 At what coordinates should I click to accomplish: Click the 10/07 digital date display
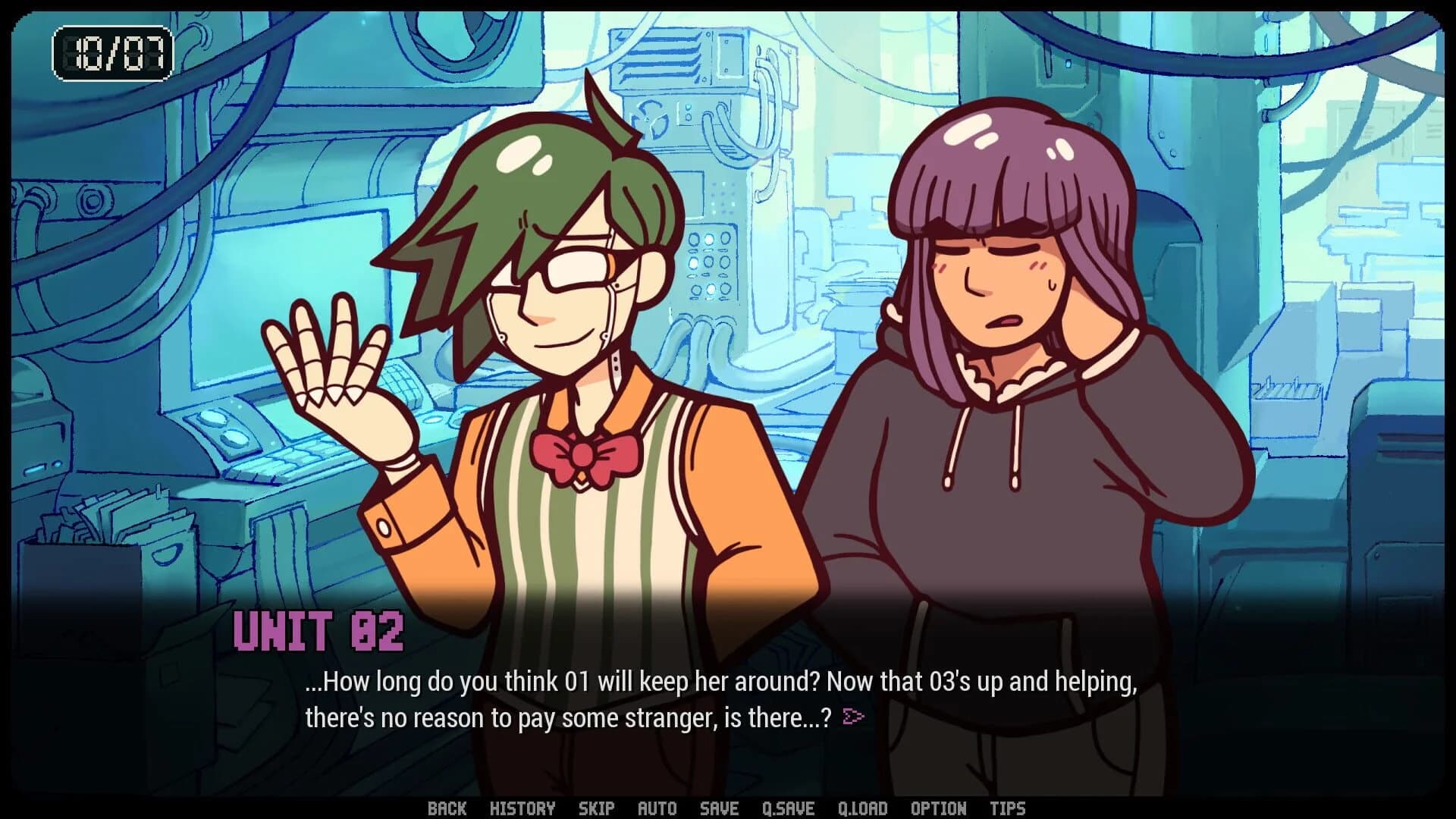point(111,52)
